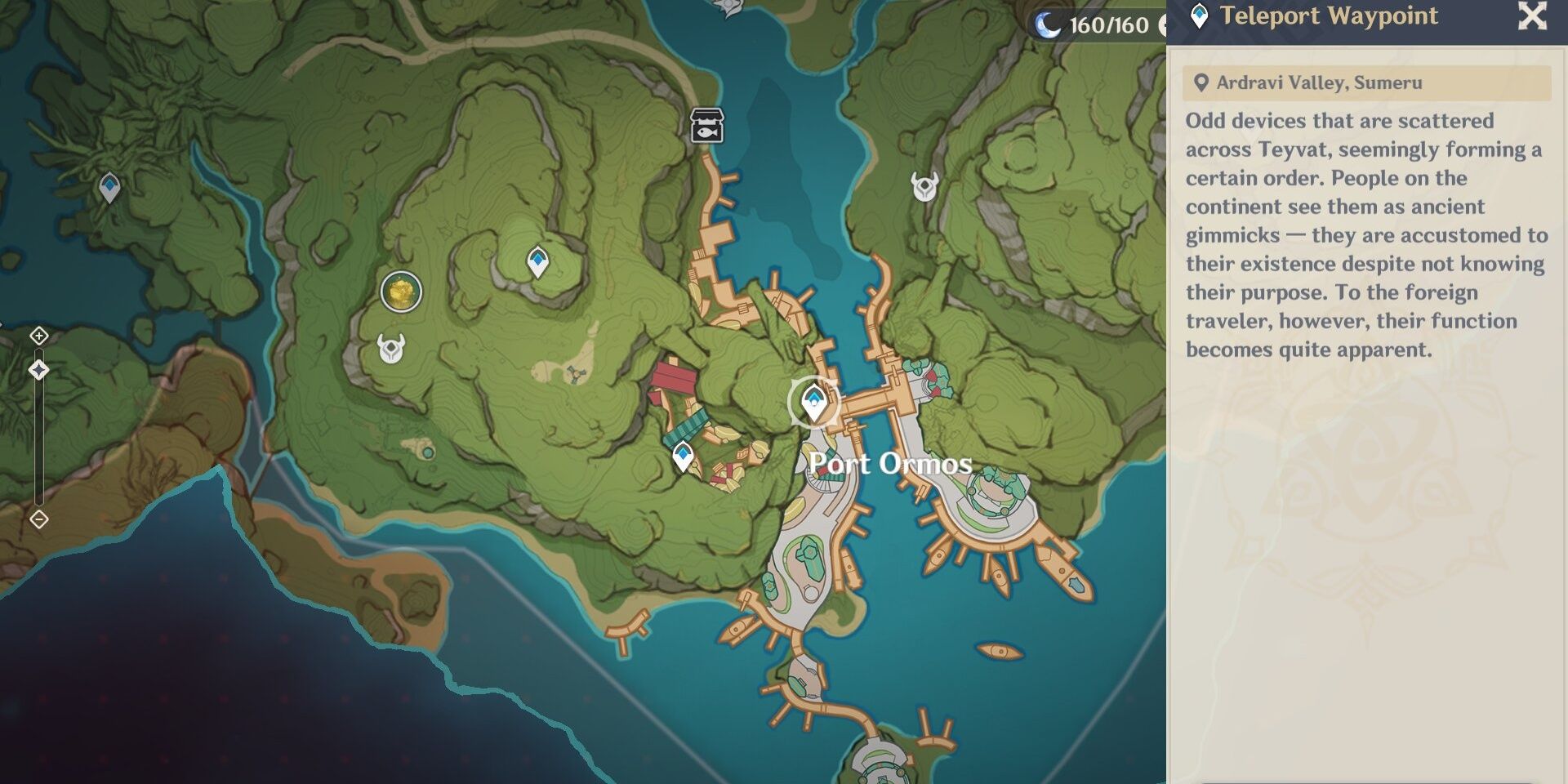Screen dimensions: 1568x784
Task: Click the map zoom slider handle
Action: [39, 371]
